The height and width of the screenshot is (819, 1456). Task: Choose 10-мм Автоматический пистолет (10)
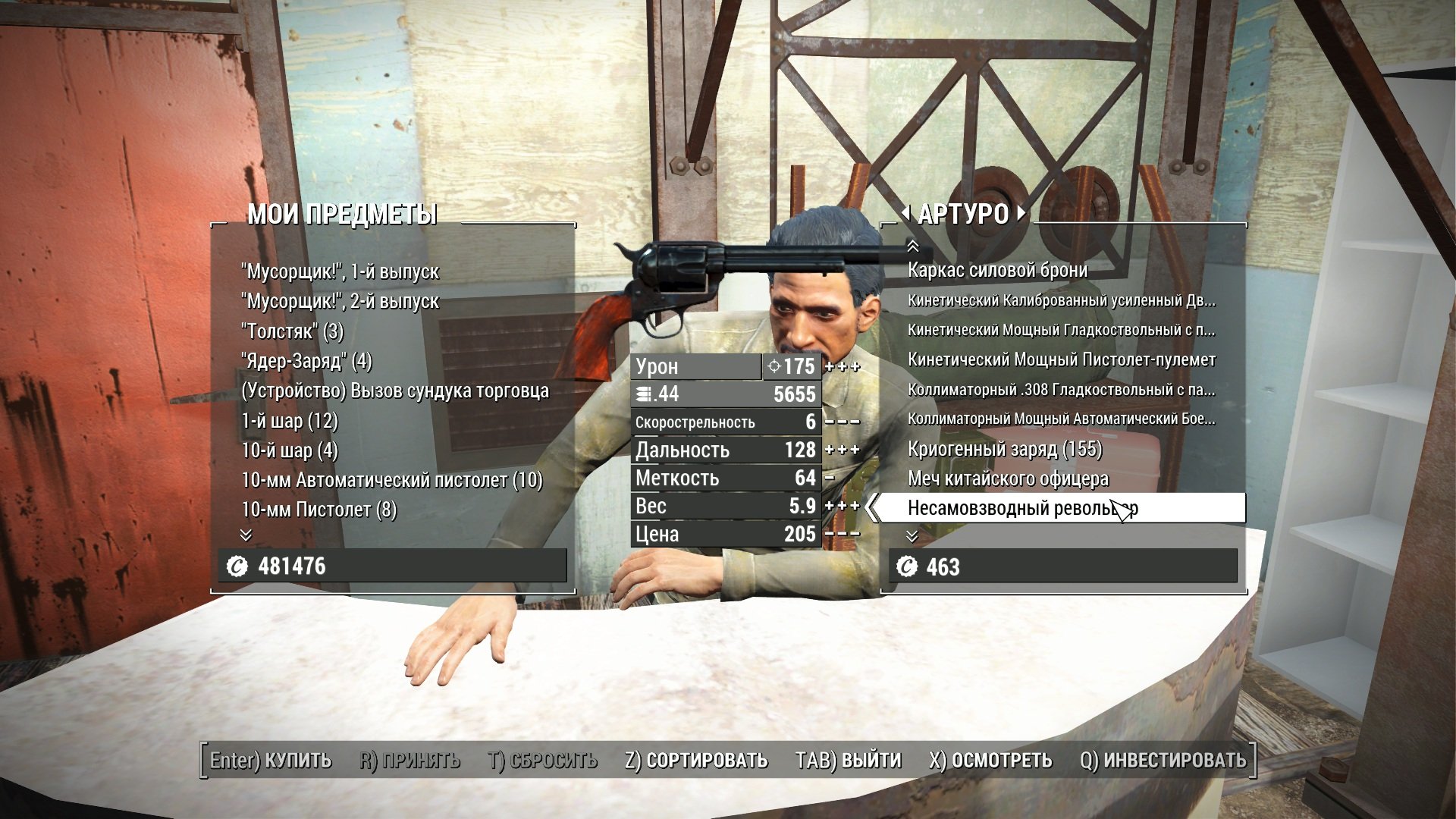[391, 480]
